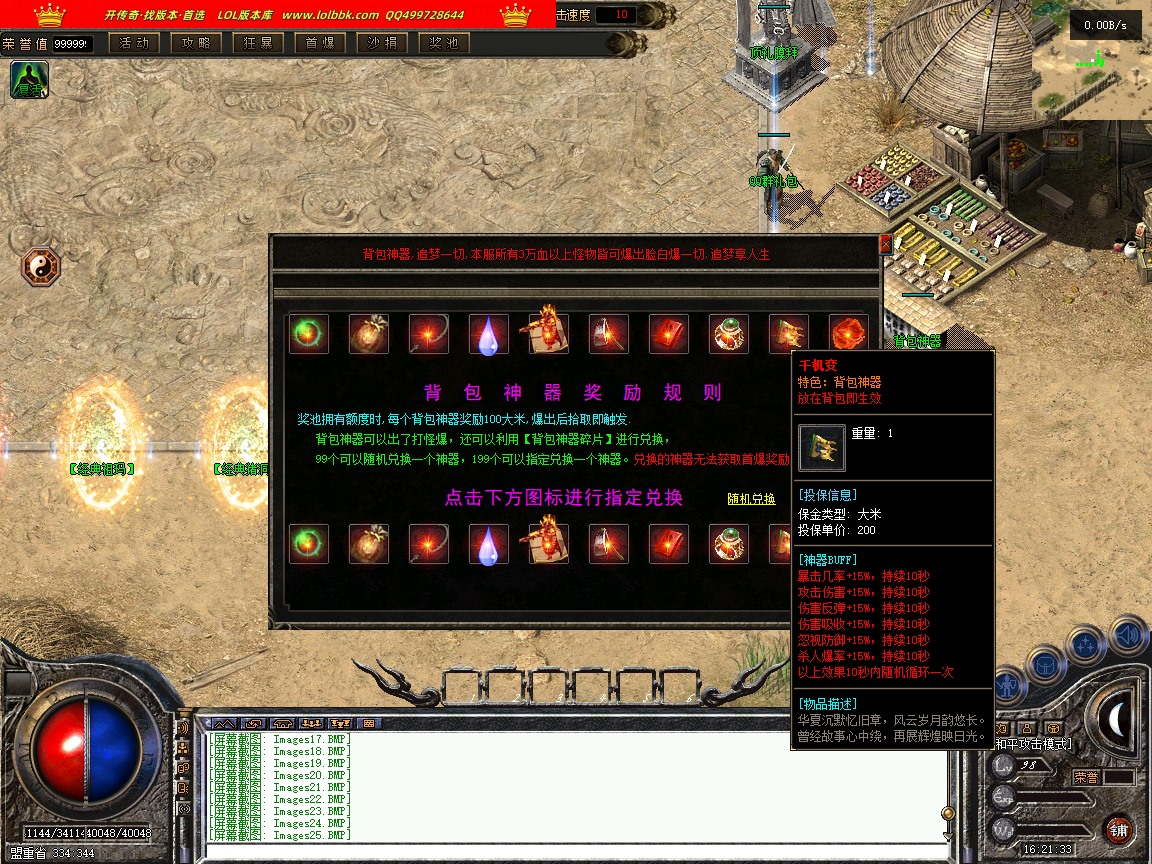Select the flaming red orb artifact icon
Image resolution: width=1152 pixels, height=864 pixels.
click(x=848, y=334)
